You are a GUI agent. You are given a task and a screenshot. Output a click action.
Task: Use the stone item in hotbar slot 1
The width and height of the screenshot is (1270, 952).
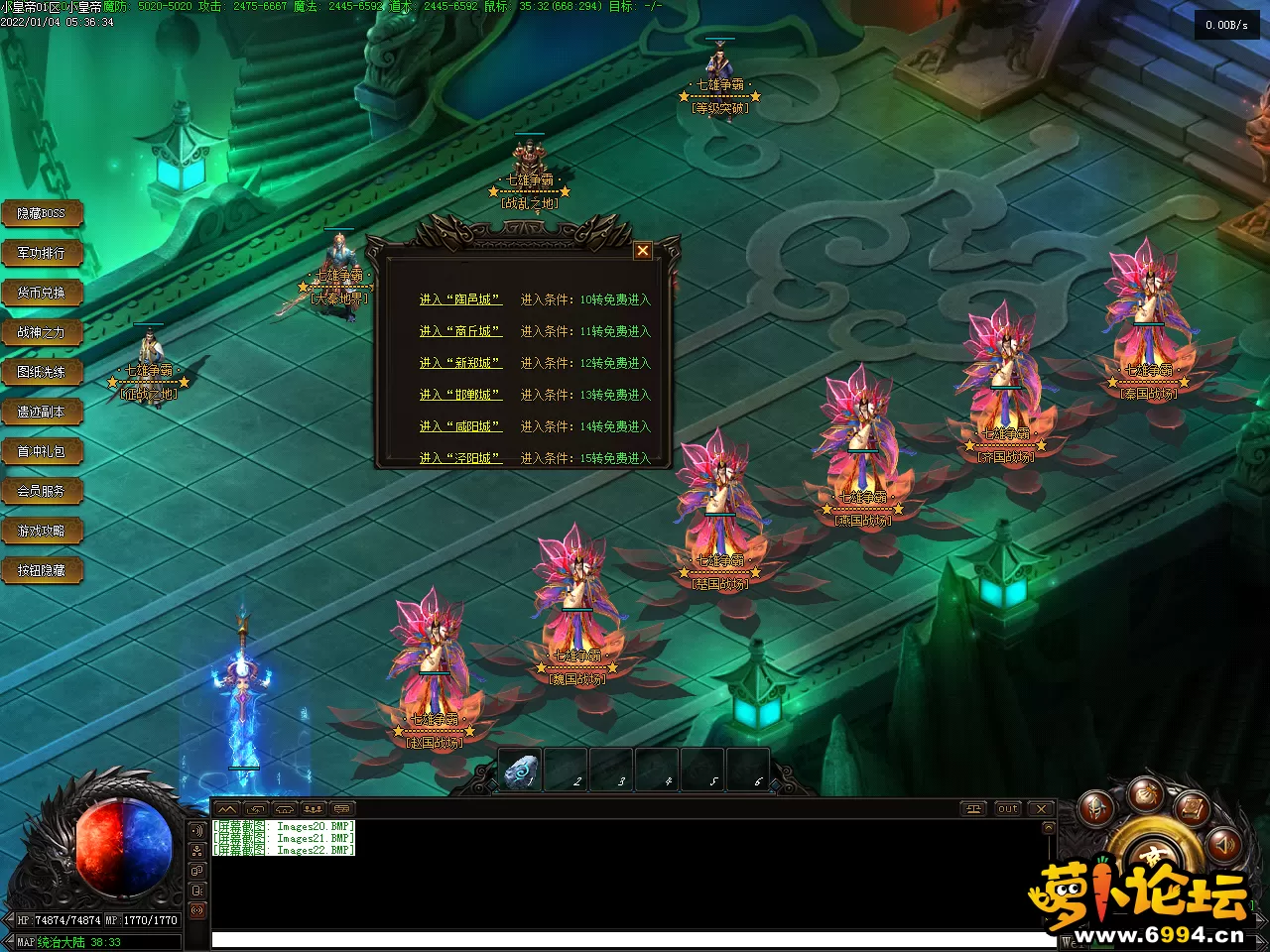tap(521, 771)
